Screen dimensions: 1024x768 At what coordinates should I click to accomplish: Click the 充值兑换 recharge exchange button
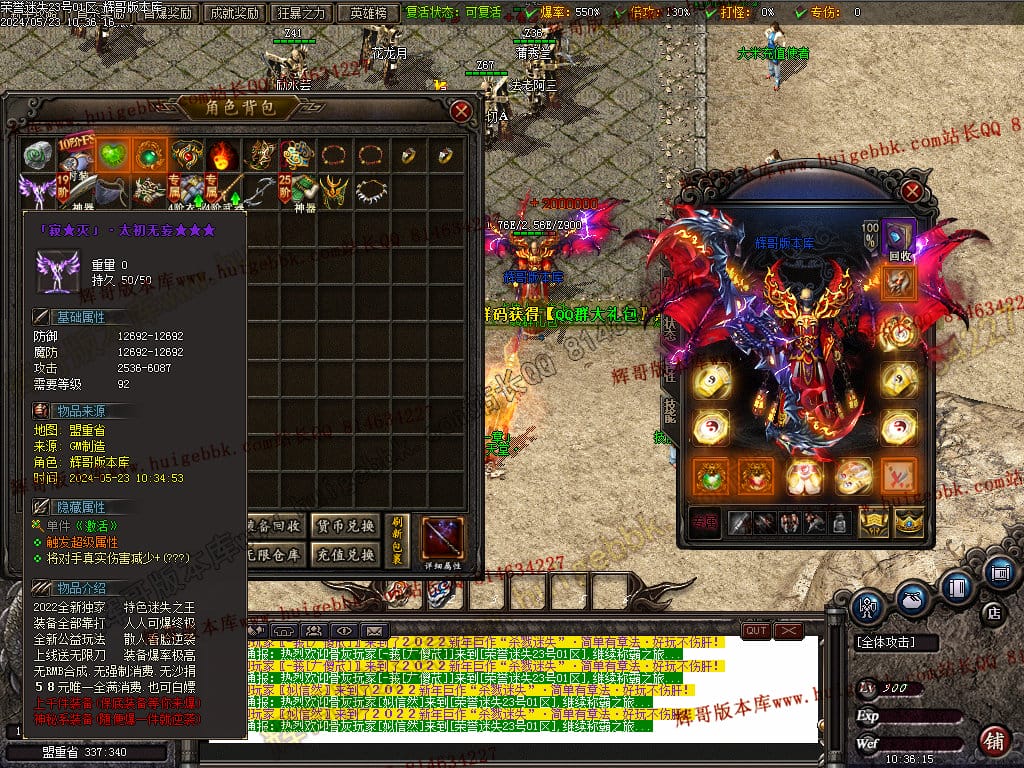pyautogui.click(x=345, y=556)
